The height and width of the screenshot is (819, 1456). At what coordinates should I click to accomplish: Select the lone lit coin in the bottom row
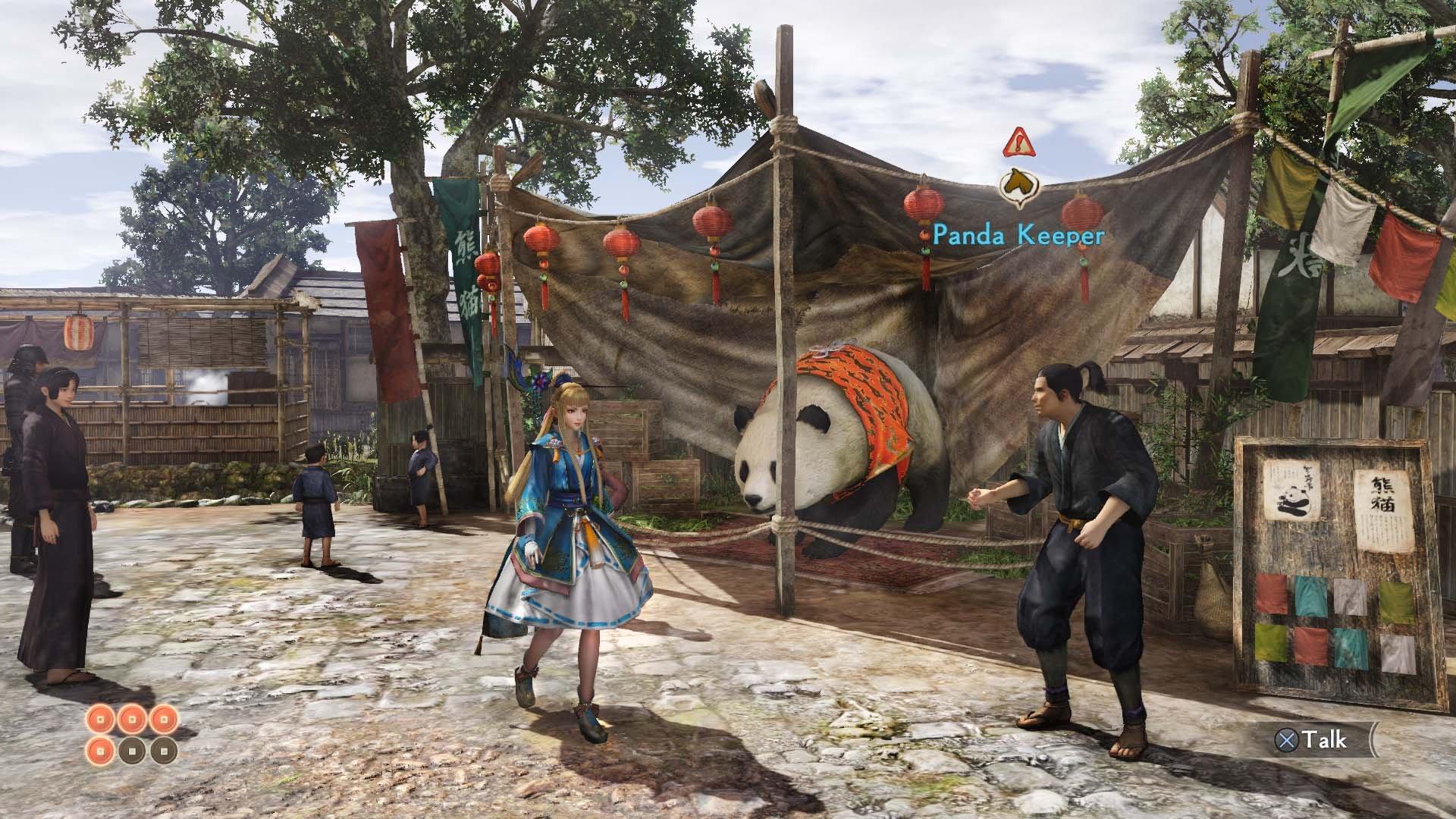click(x=99, y=751)
